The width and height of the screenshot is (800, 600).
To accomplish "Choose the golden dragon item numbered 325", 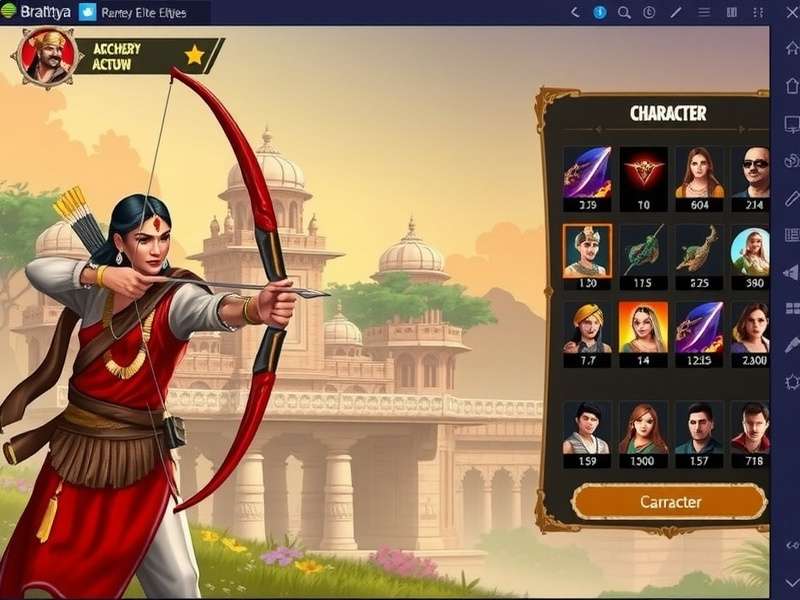I will (699, 251).
